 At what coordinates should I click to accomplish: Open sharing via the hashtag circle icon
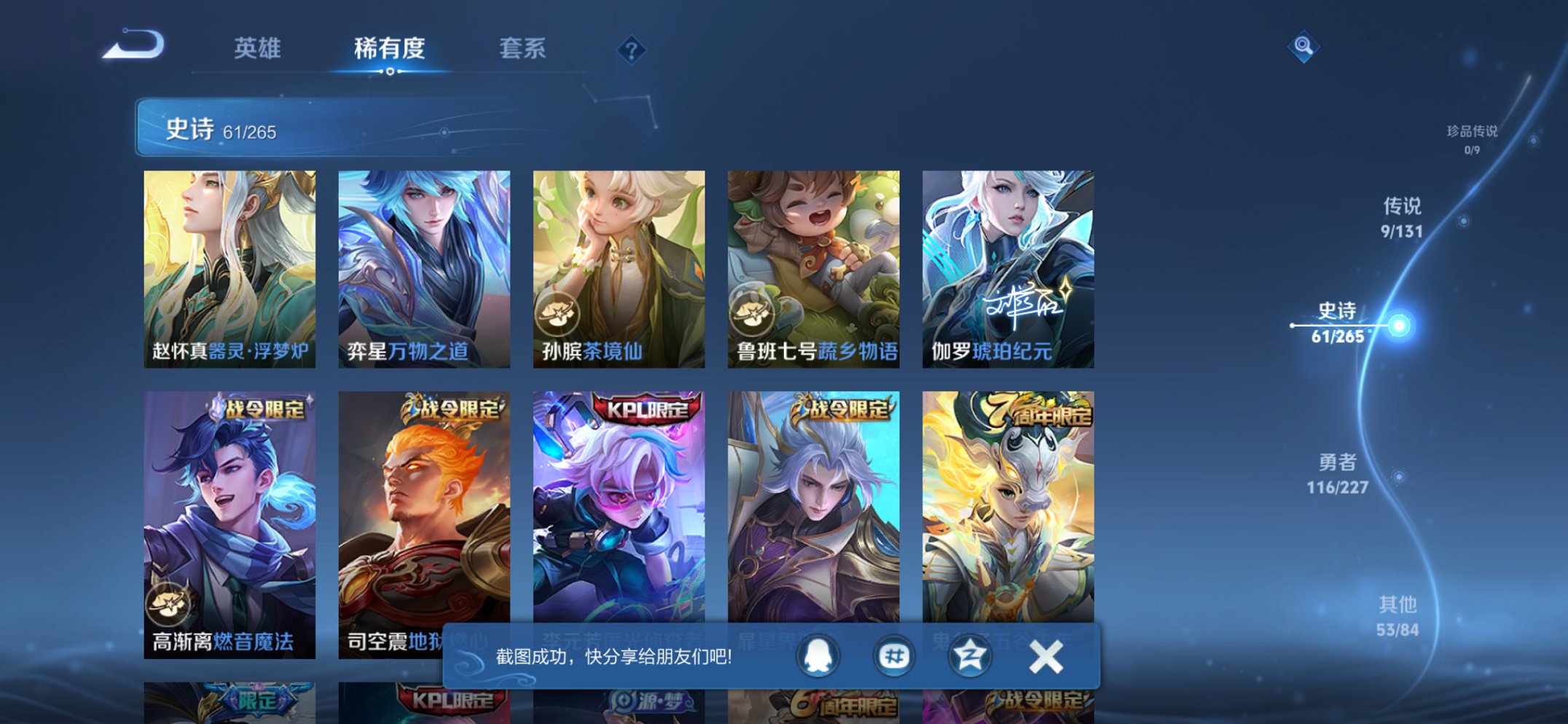point(893,655)
